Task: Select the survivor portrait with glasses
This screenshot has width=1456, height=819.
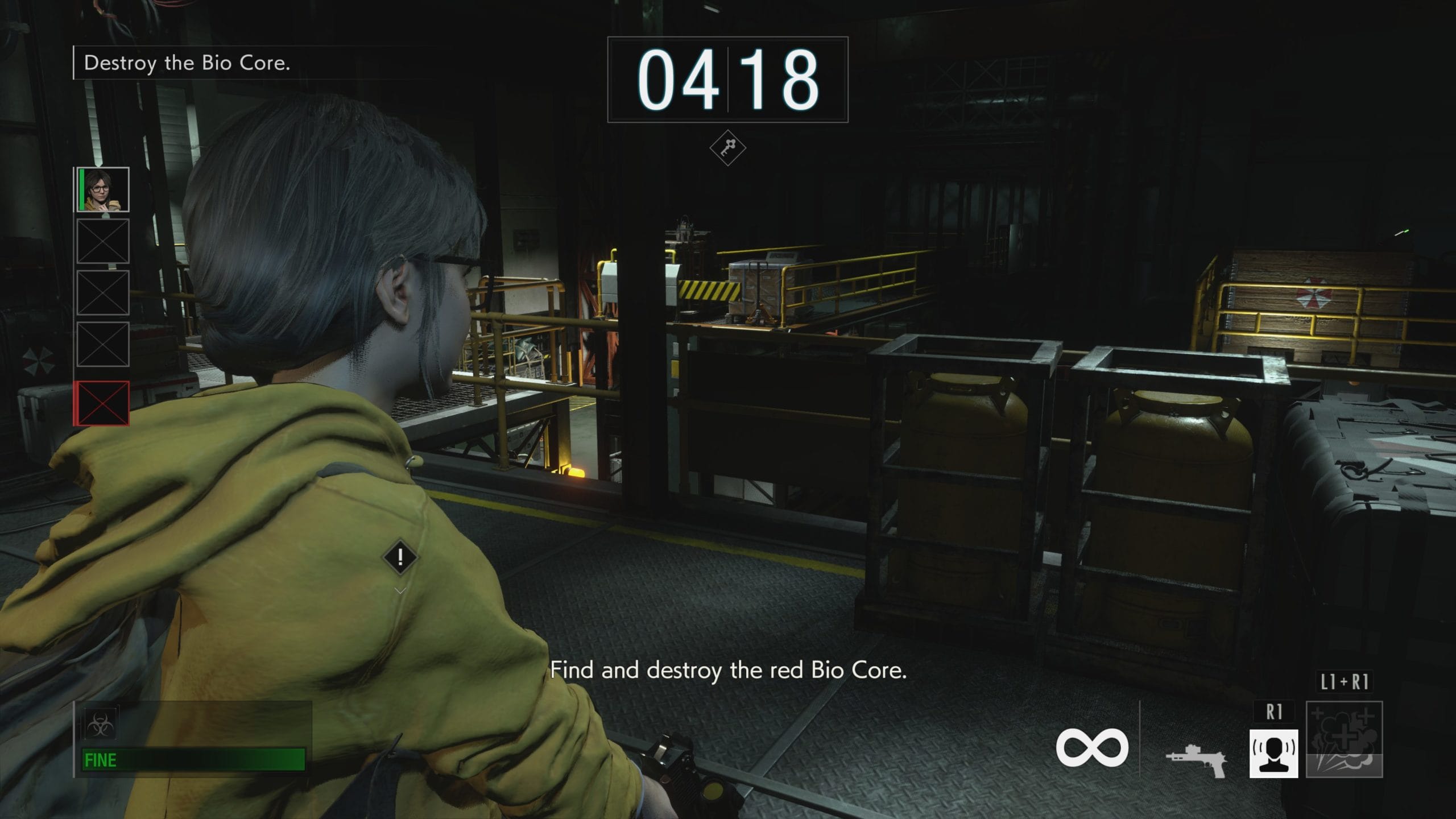Action: point(103,189)
